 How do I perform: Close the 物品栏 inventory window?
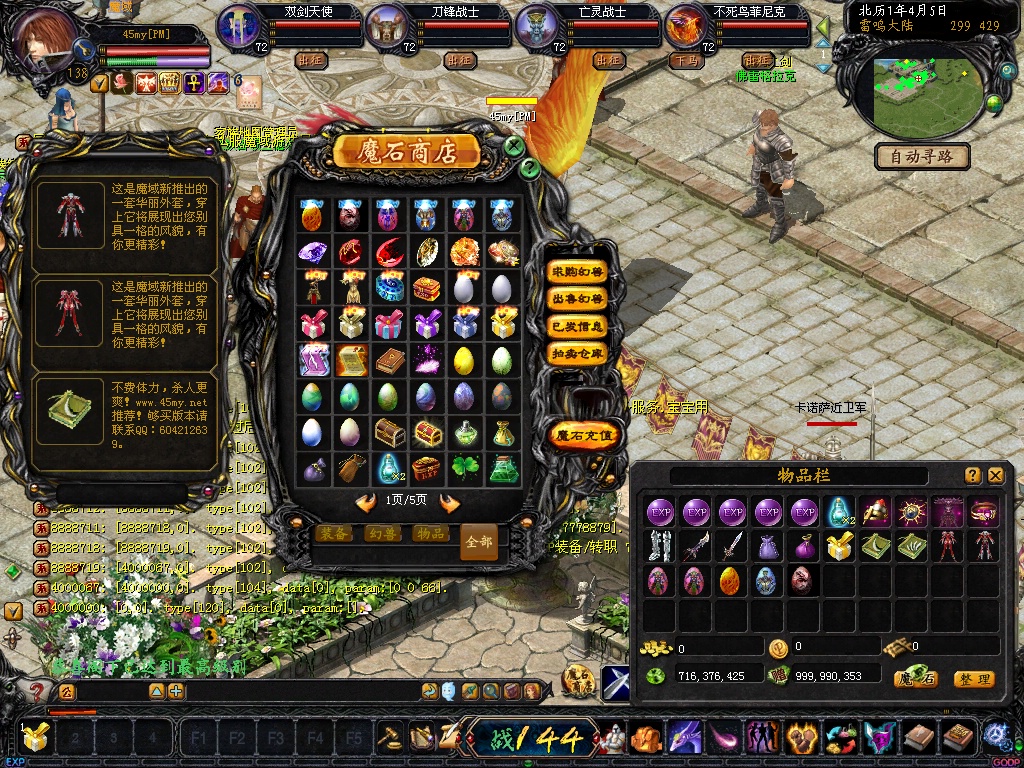[x=996, y=475]
